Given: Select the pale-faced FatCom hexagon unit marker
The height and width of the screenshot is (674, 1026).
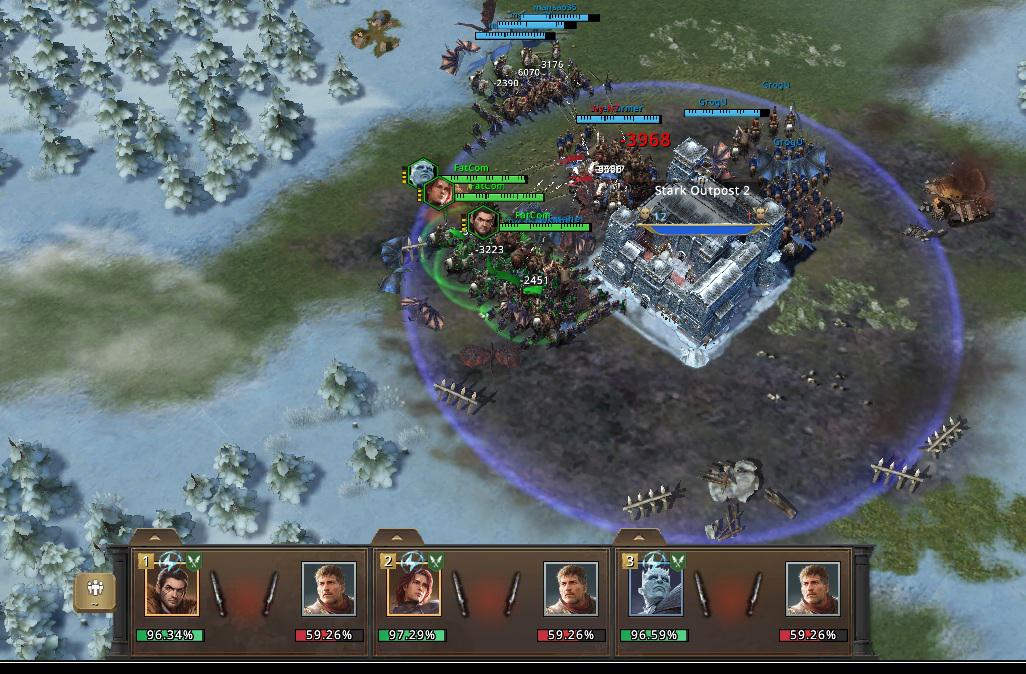Looking at the screenshot, I should tap(422, 173).
